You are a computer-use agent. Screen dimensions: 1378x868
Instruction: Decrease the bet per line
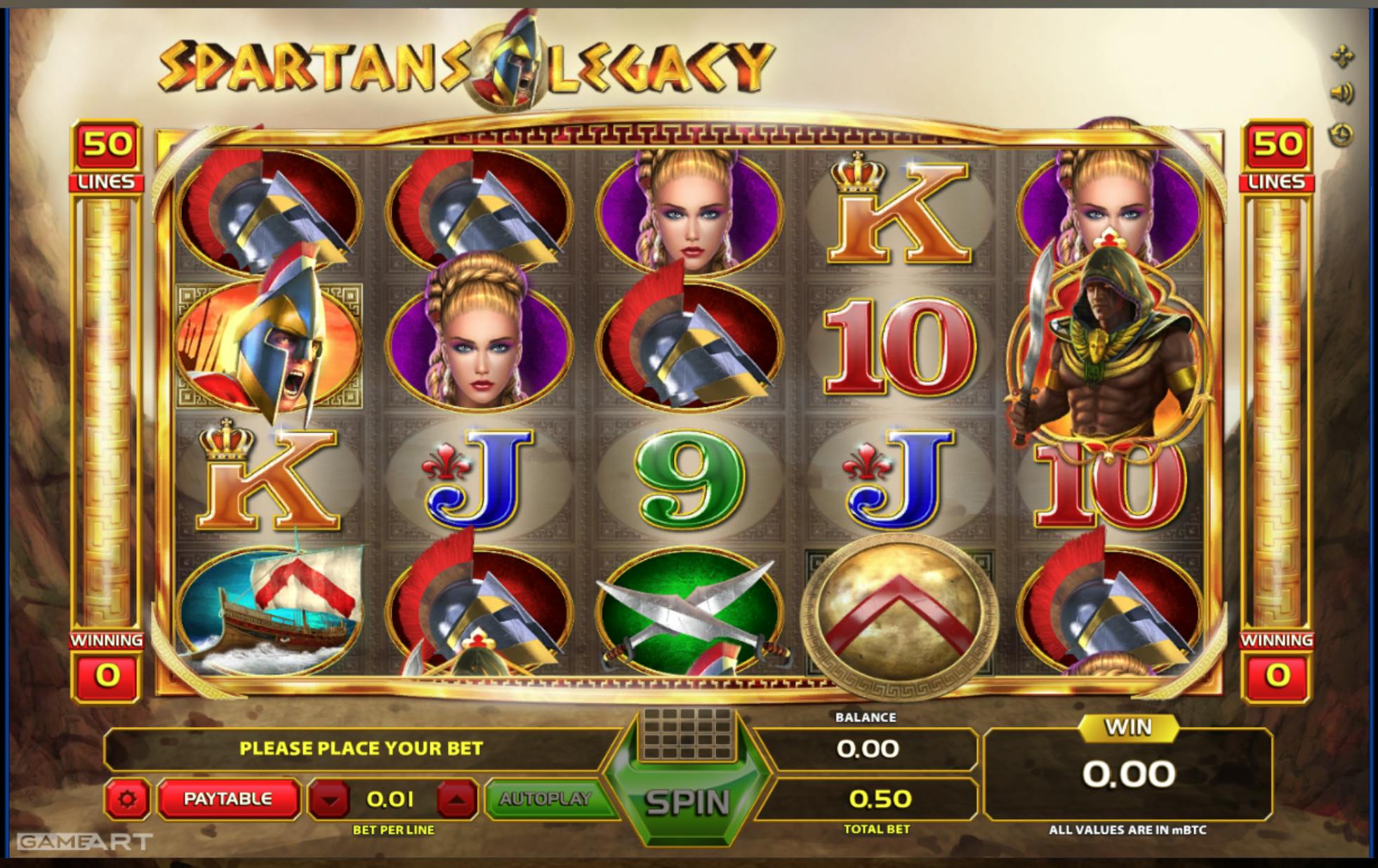click(330, 799)
